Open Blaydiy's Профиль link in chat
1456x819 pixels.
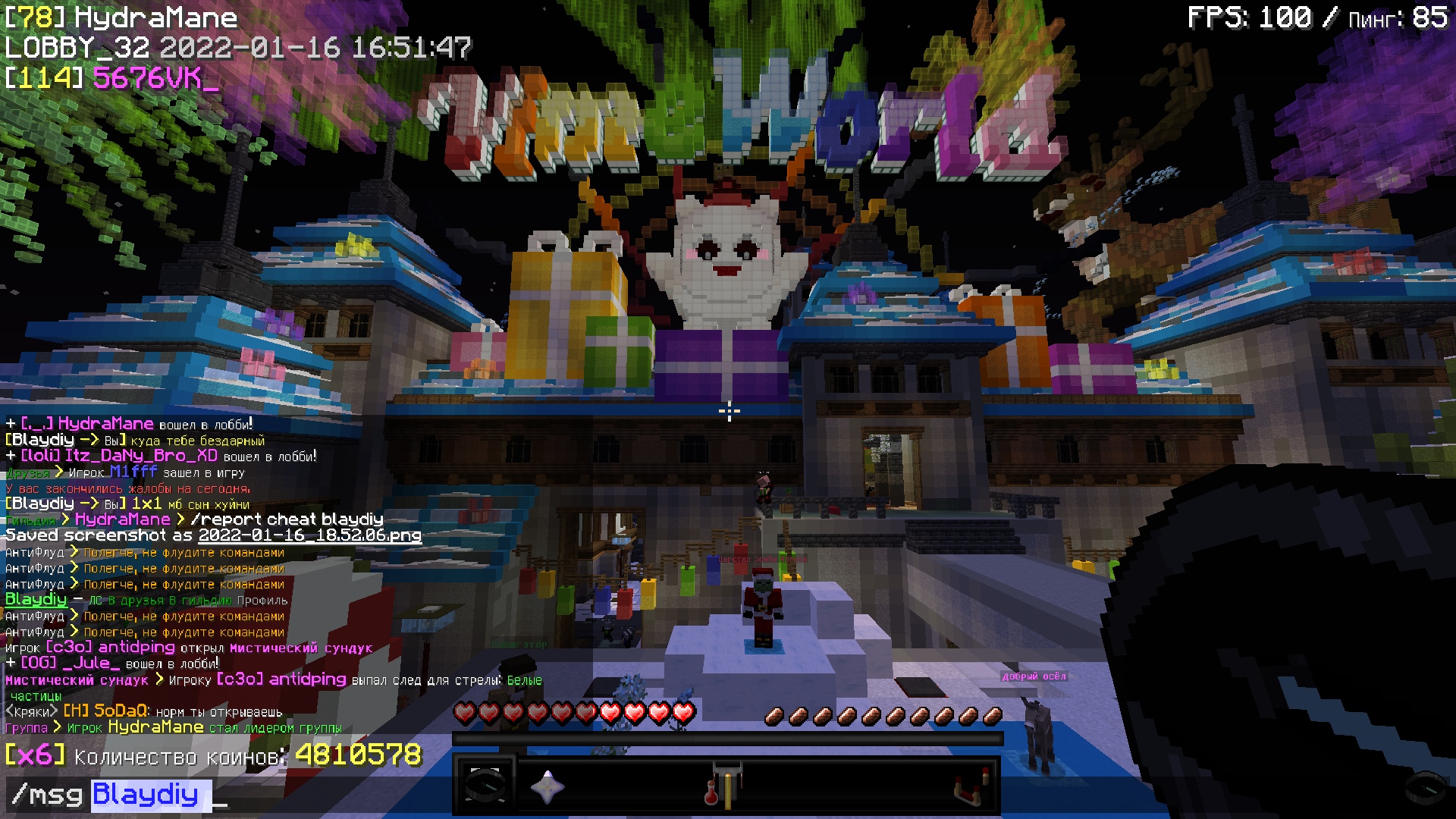pos(262,601)
